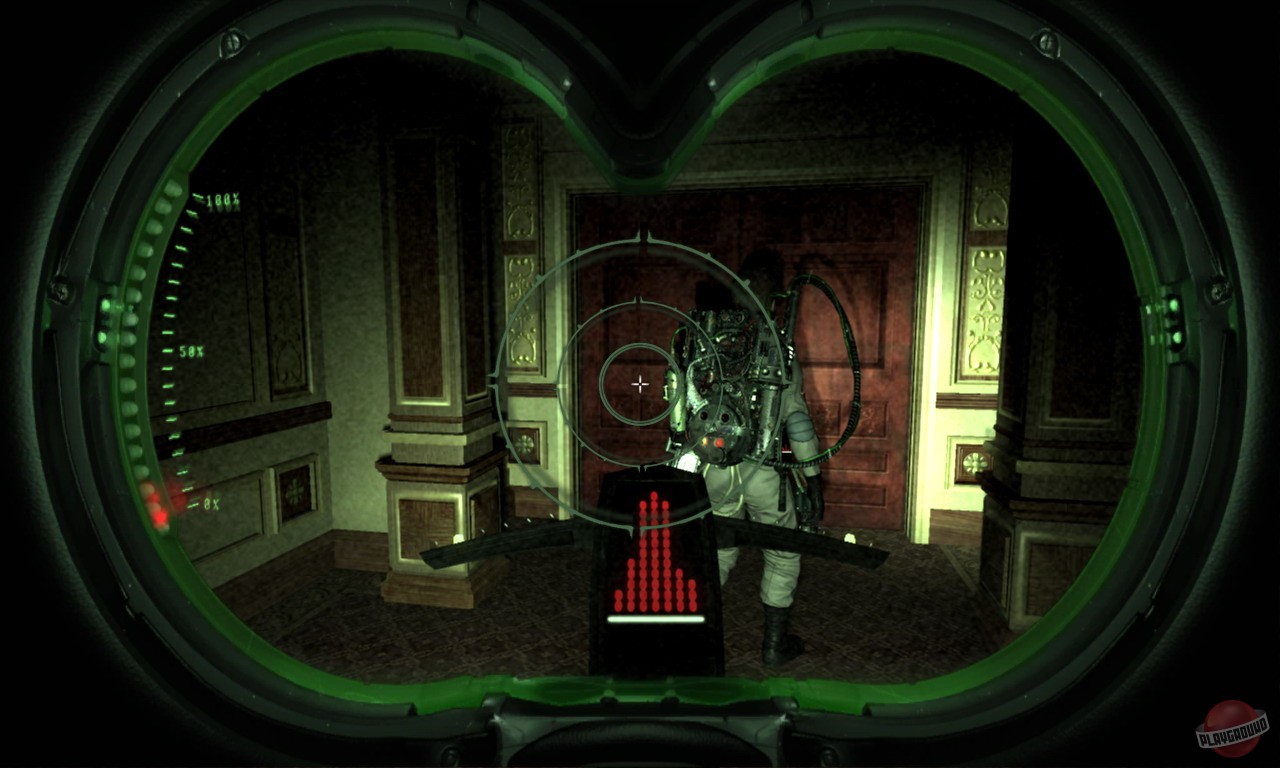Click the central crosshair reticle
This screenshot has width=1280, height=768.
tap(639, 383)
